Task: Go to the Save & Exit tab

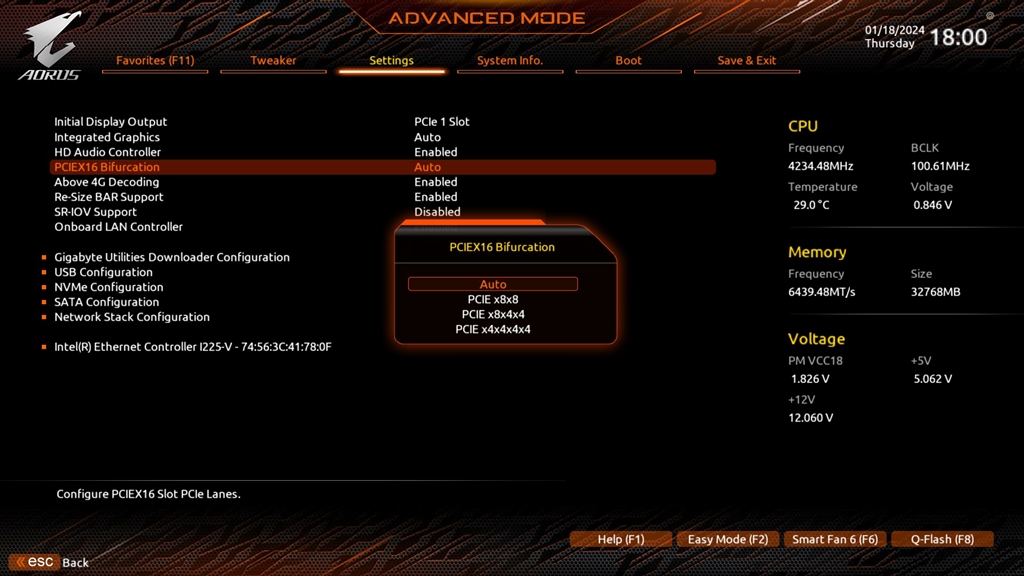Action: (x=746, y=61)
